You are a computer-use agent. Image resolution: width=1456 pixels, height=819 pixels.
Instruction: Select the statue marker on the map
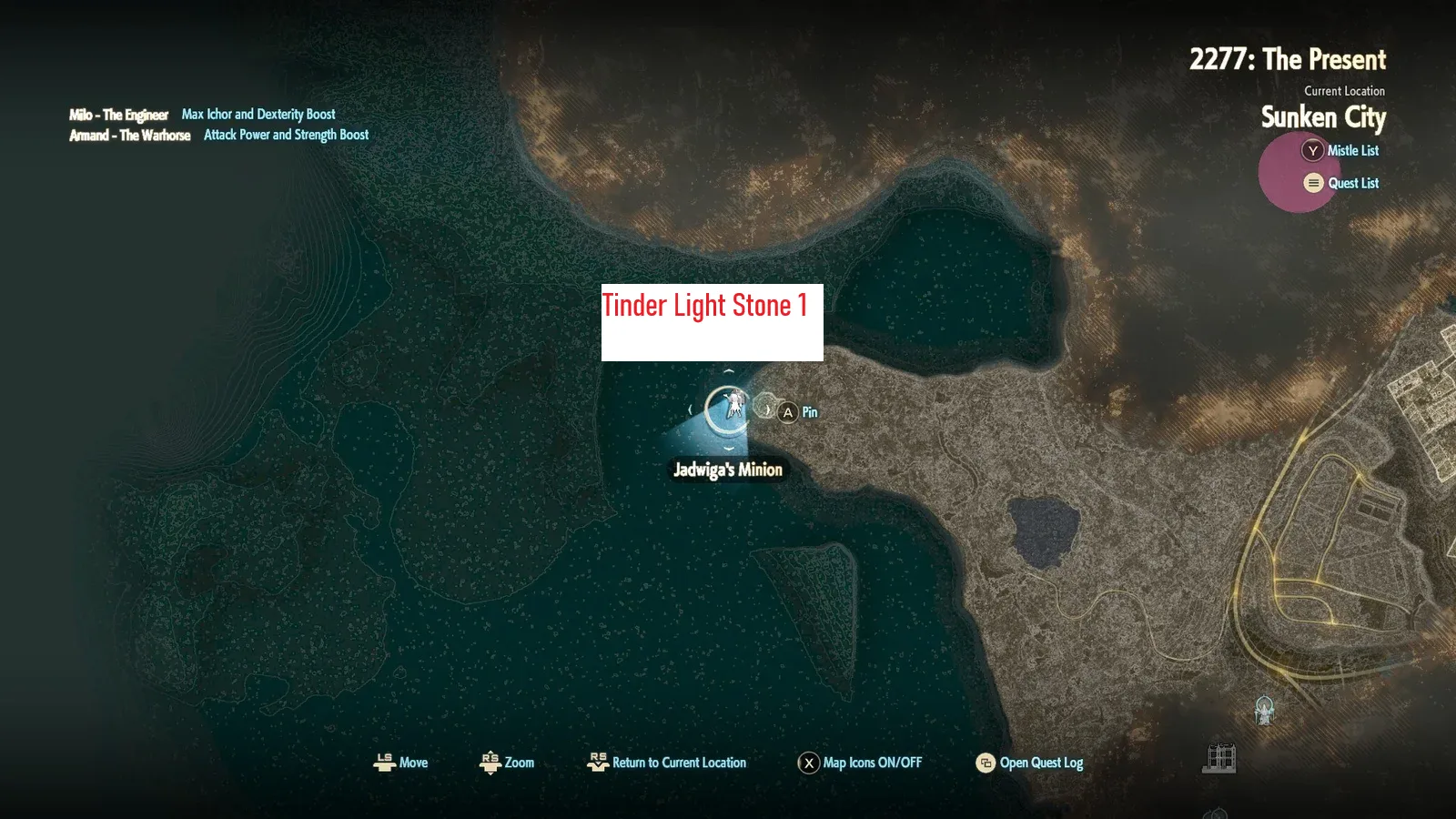1264,710
